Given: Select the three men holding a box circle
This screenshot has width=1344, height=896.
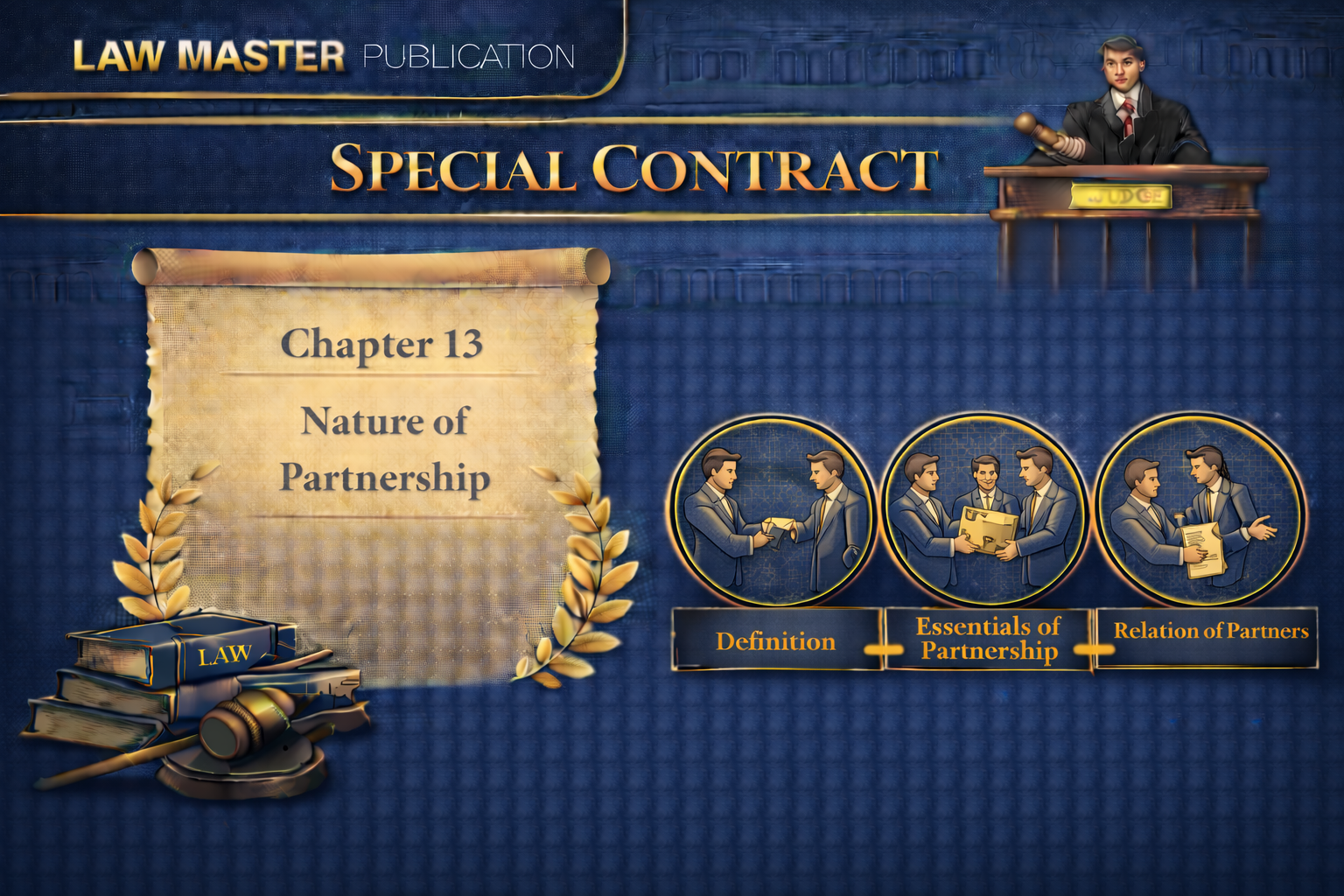Looking at the screenshot, I should tap(985, 511).
